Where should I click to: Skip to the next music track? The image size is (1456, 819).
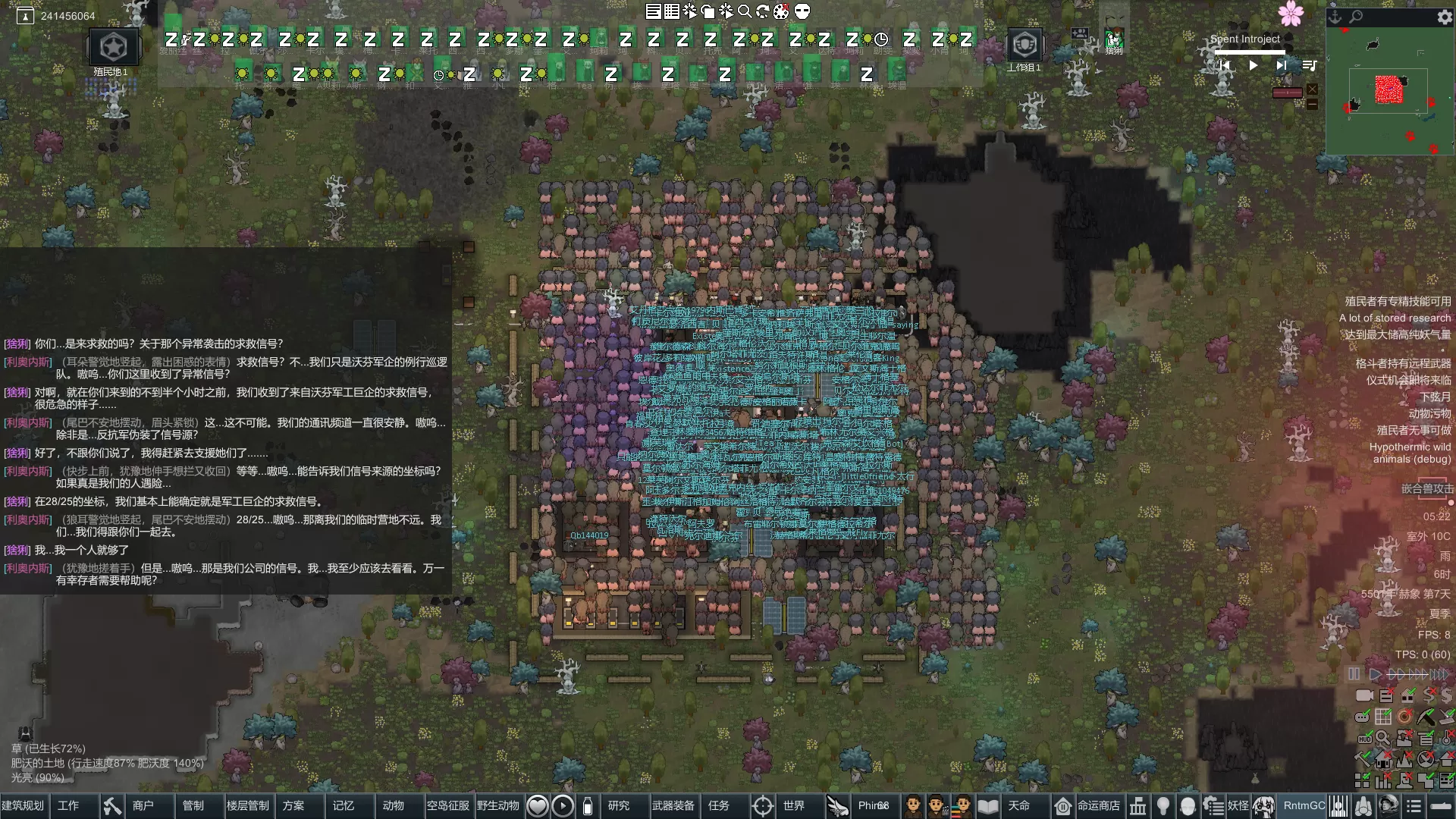tap(1281, 66)
